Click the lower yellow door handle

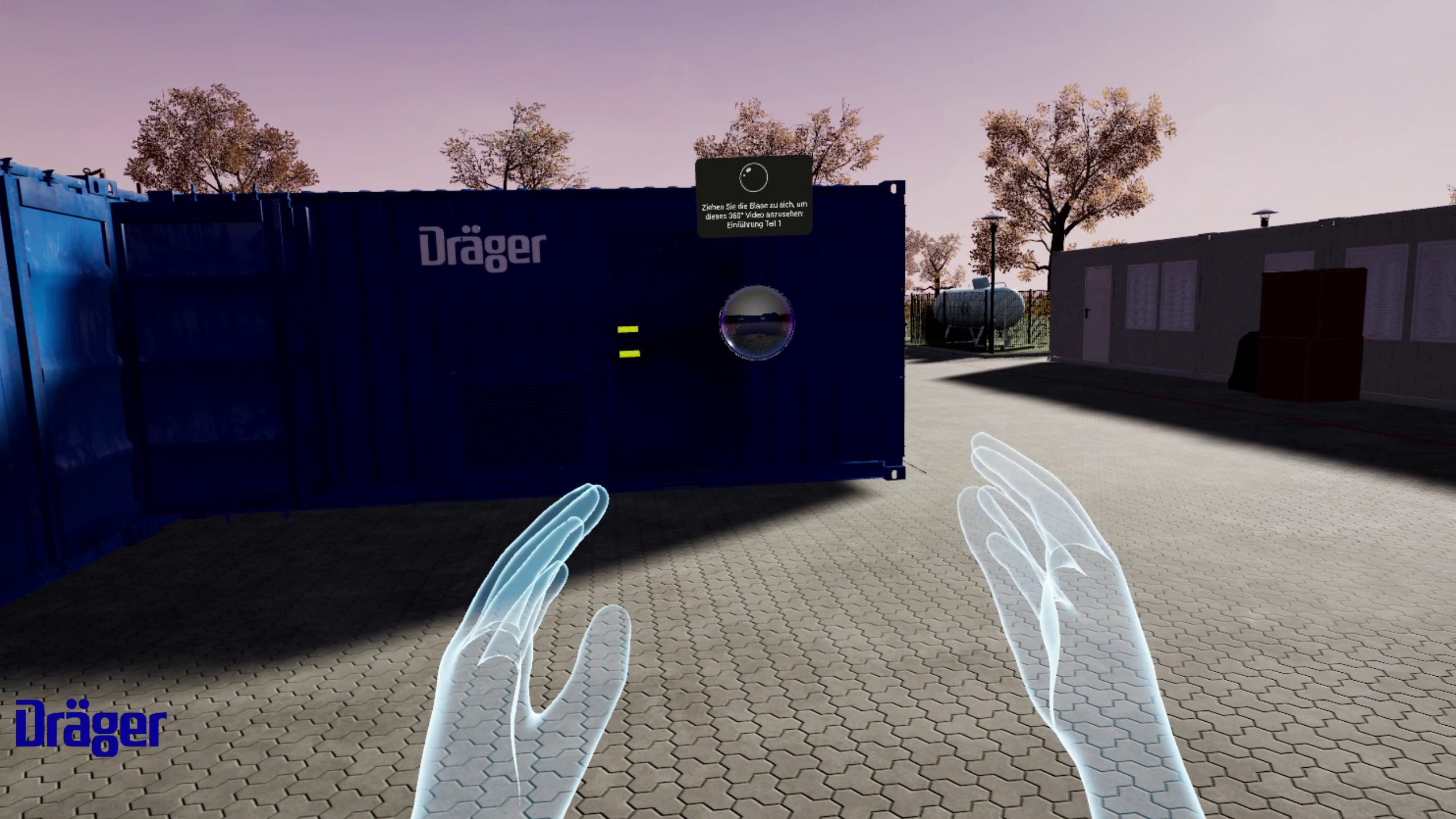pyautogui.click(x=629, y=354)
